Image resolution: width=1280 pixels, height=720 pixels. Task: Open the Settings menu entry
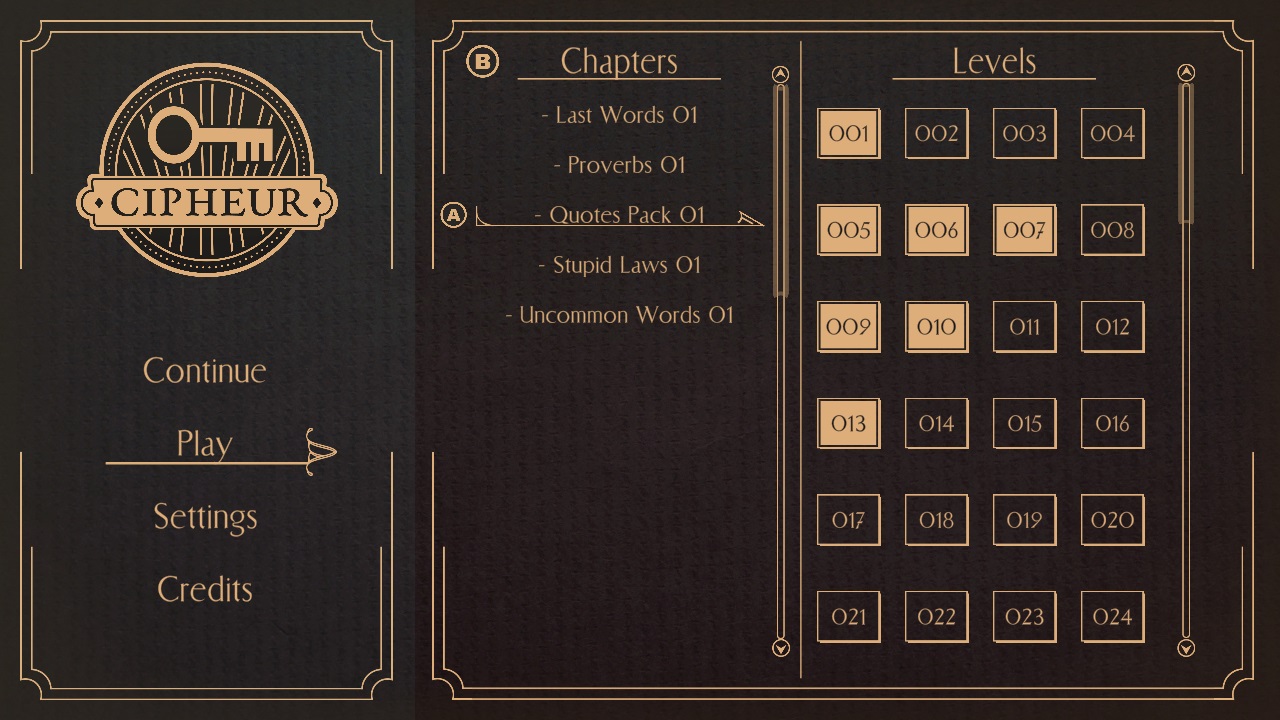[x=205, y=517]
